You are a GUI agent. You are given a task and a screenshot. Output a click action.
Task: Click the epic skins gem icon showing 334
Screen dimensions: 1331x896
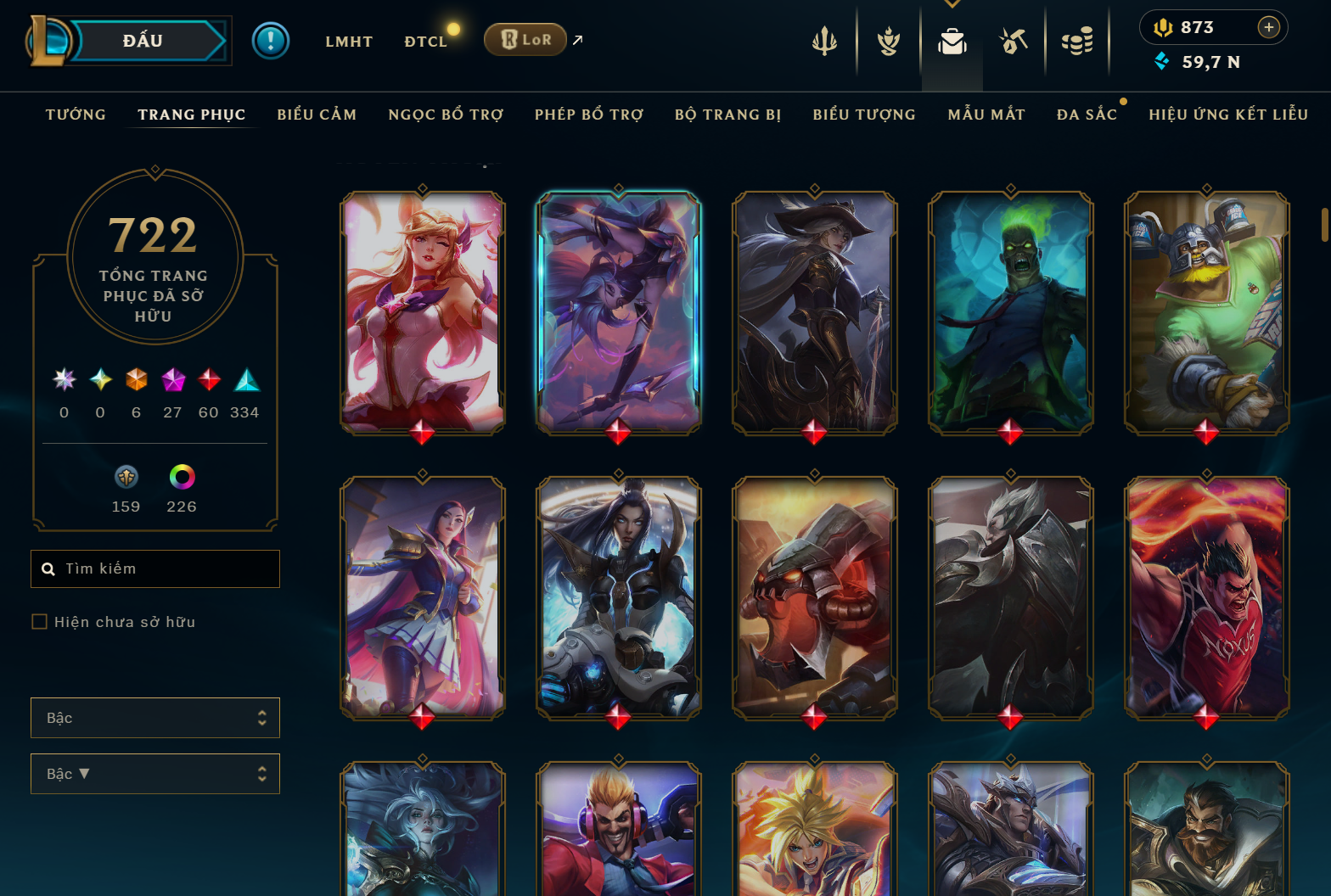[x=247, y=382]
